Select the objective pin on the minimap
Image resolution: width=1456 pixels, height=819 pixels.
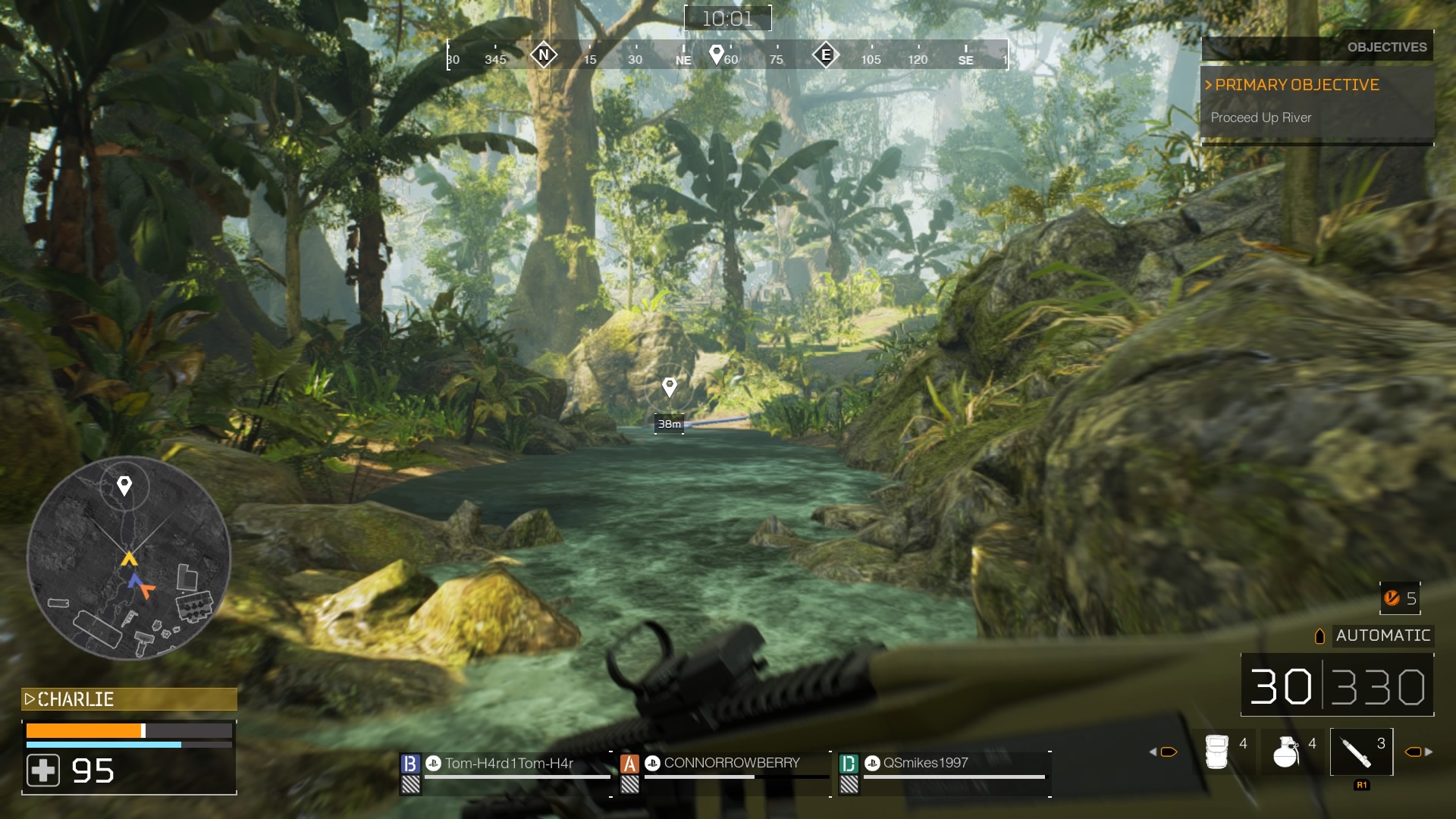point(124,485)
